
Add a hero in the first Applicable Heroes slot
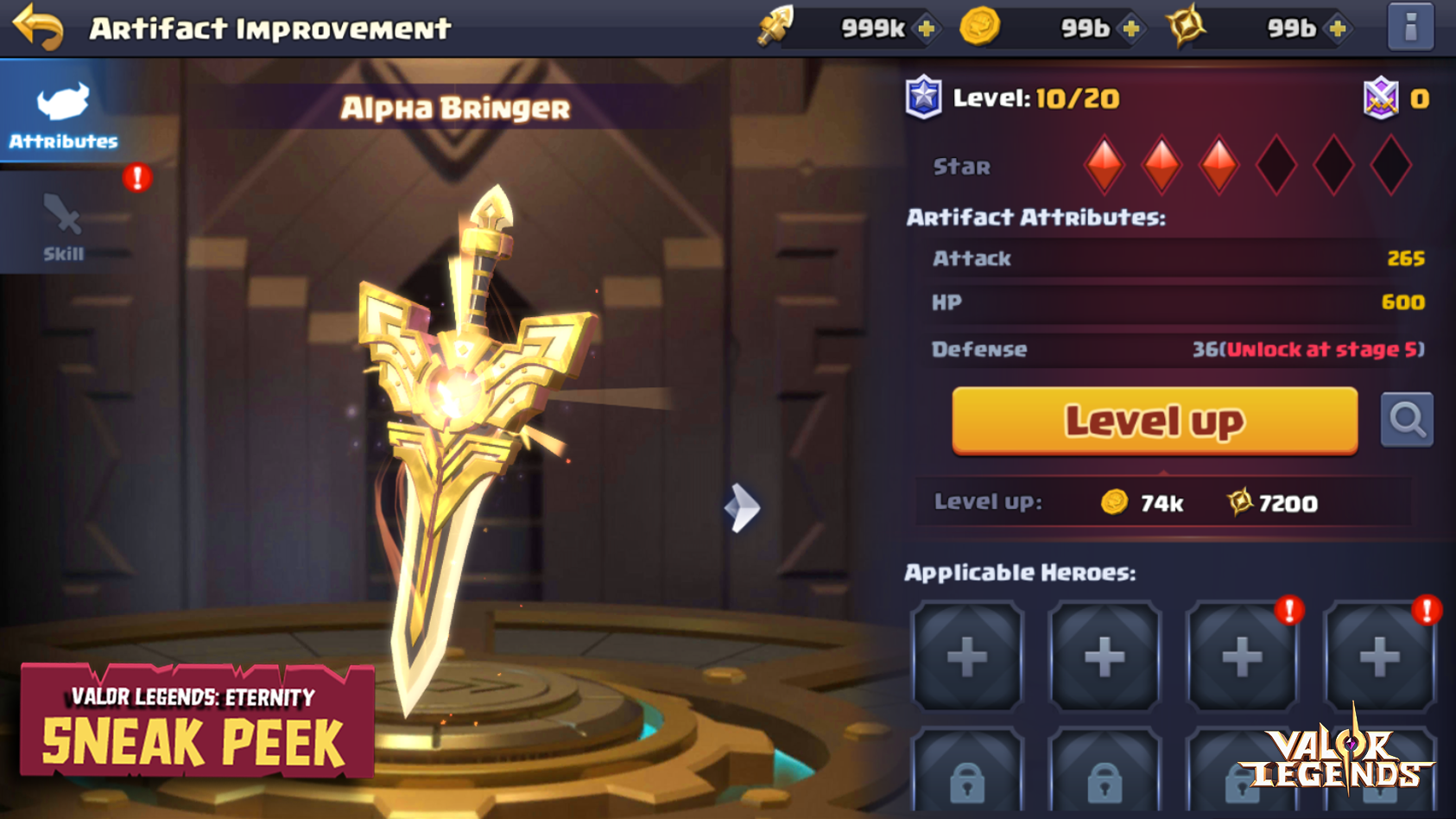[x=966, y=658]
